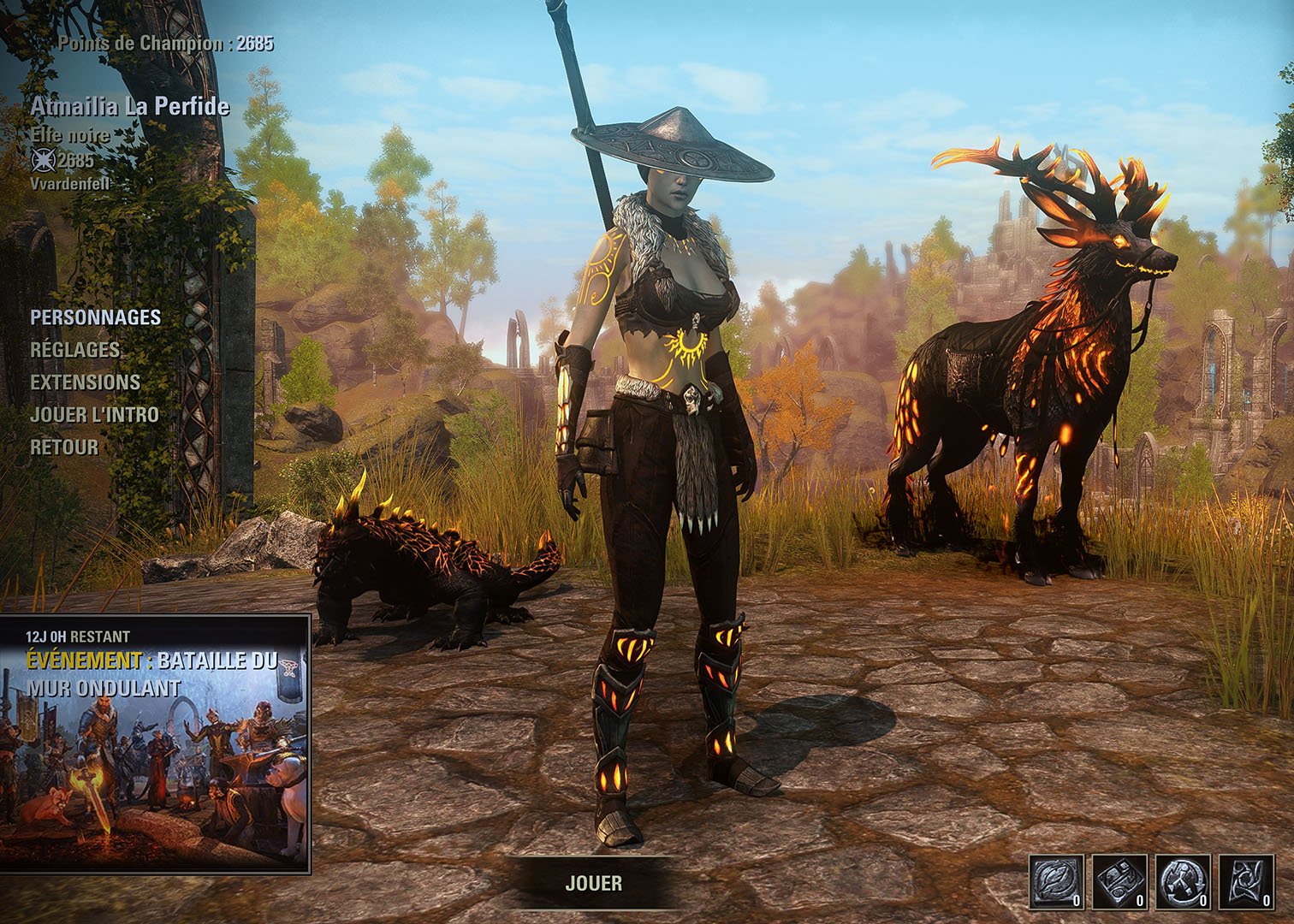Select the diamond-shaped tablet token icon
This screenshot has height=924, width=1294.
tap(1120, 882)
